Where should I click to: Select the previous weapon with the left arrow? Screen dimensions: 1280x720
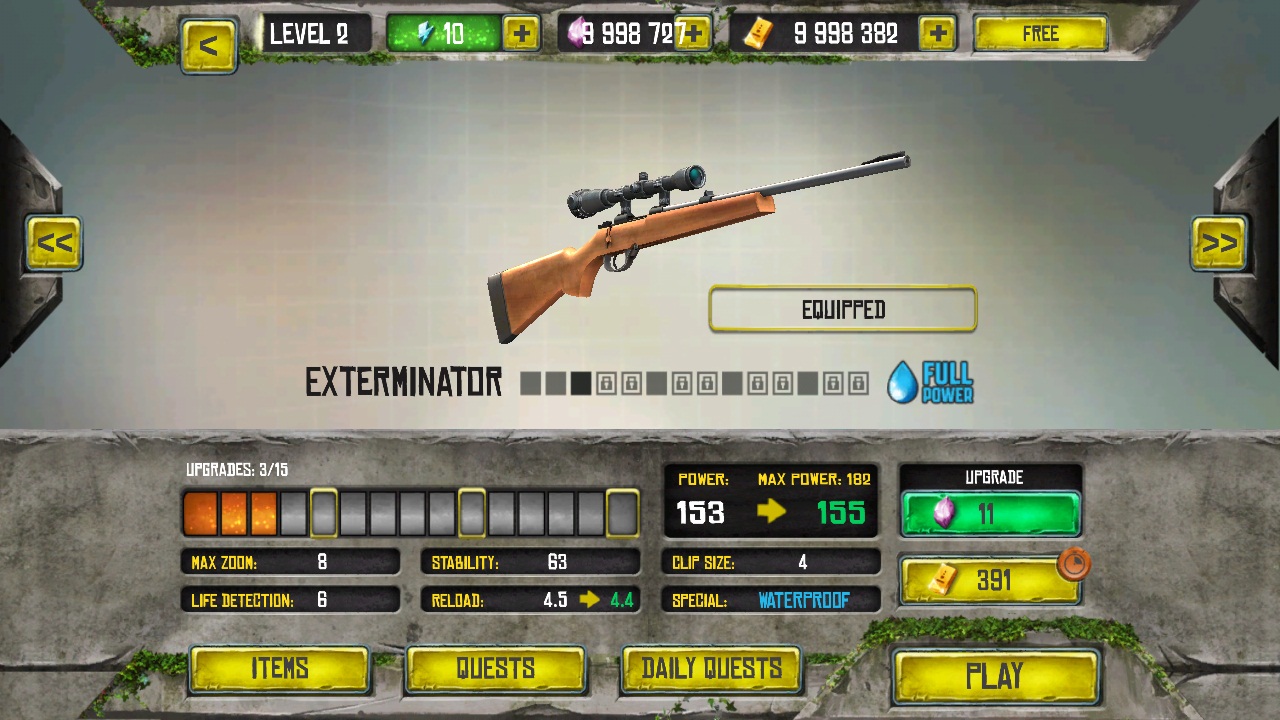click(x=55, y=243)
